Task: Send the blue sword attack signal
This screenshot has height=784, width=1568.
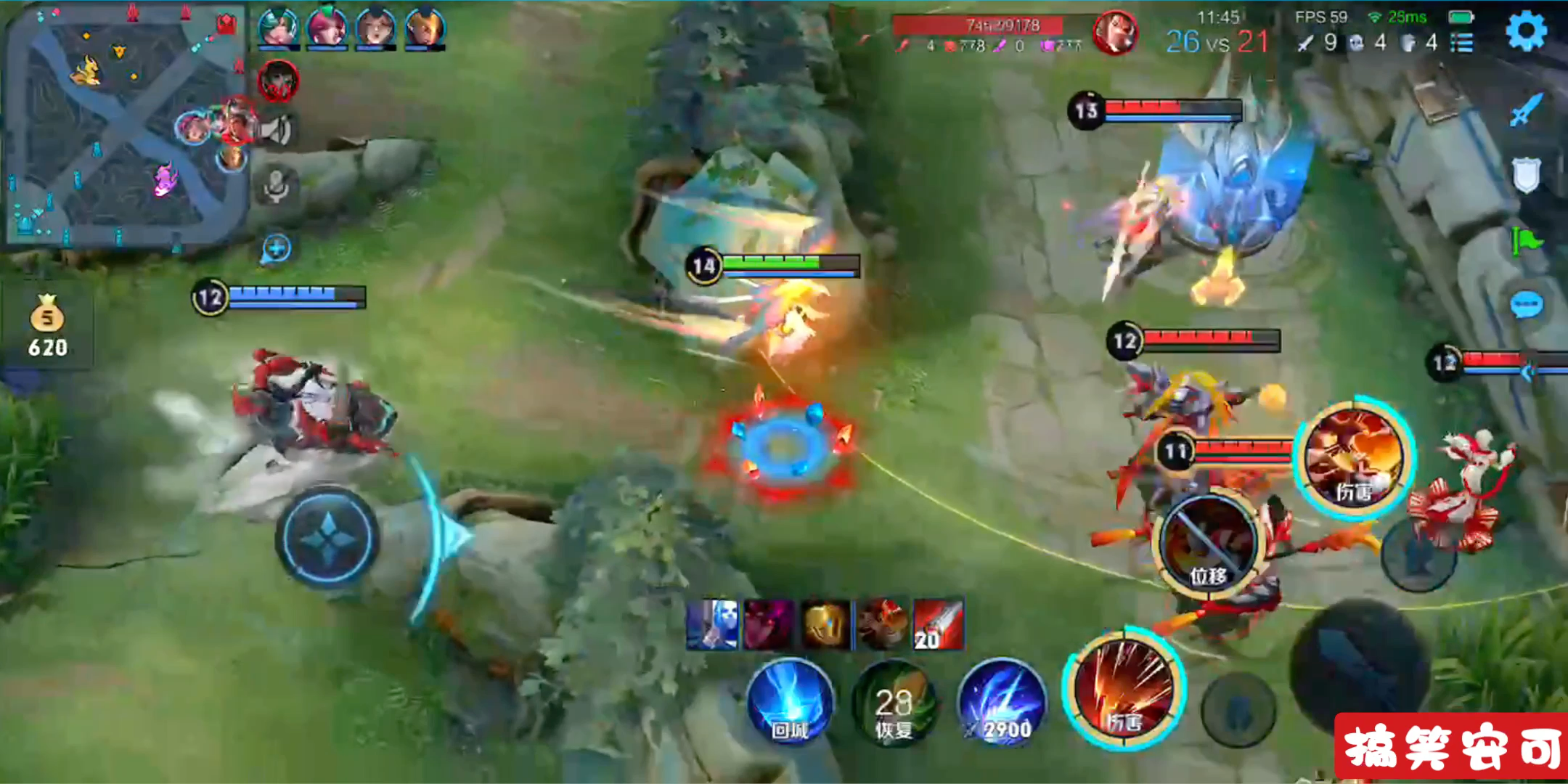Action: 1525,110
